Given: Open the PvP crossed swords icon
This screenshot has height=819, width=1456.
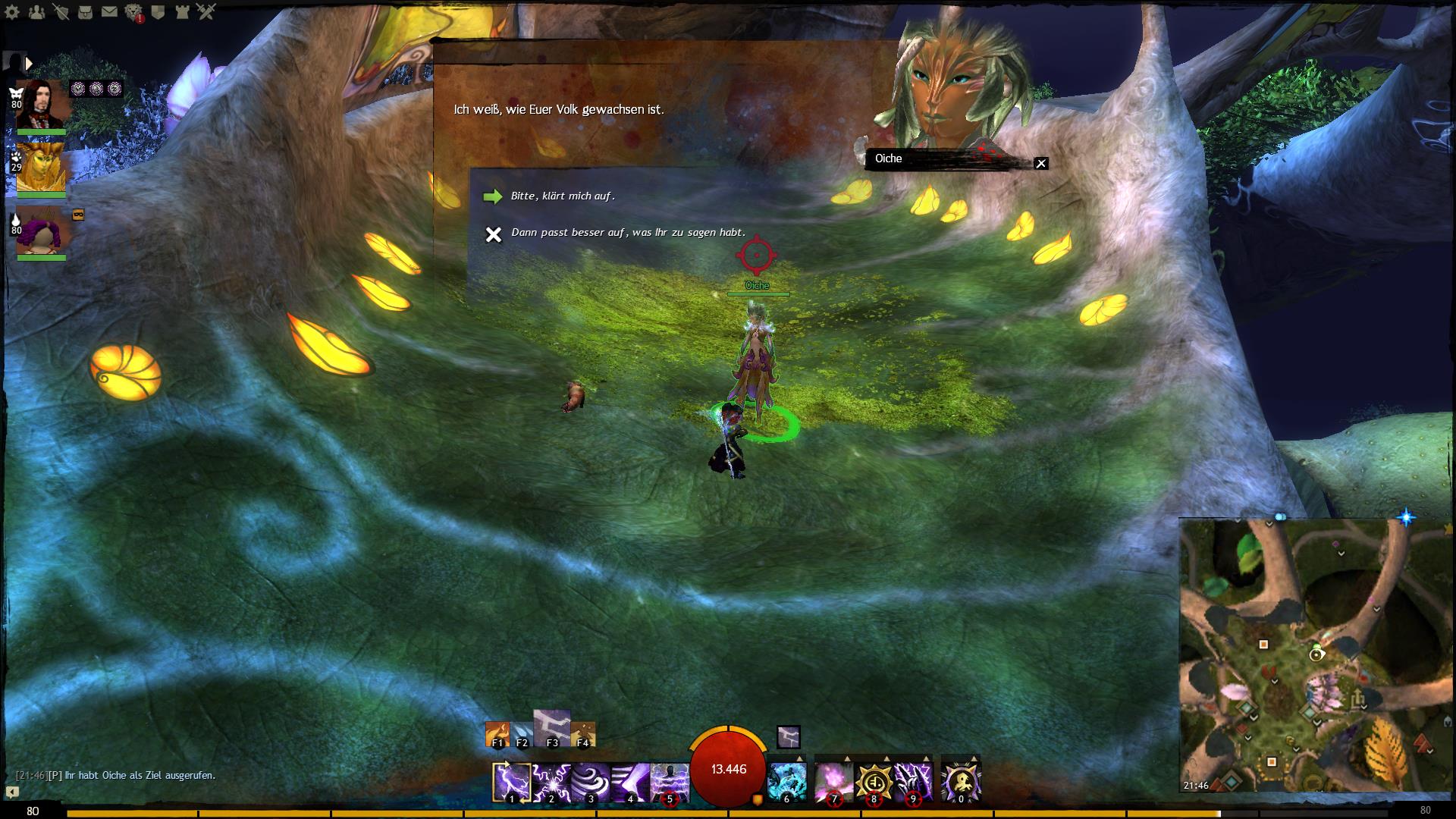Looking at the screenshot, I should pyautogui.click(x=206, y=12).
